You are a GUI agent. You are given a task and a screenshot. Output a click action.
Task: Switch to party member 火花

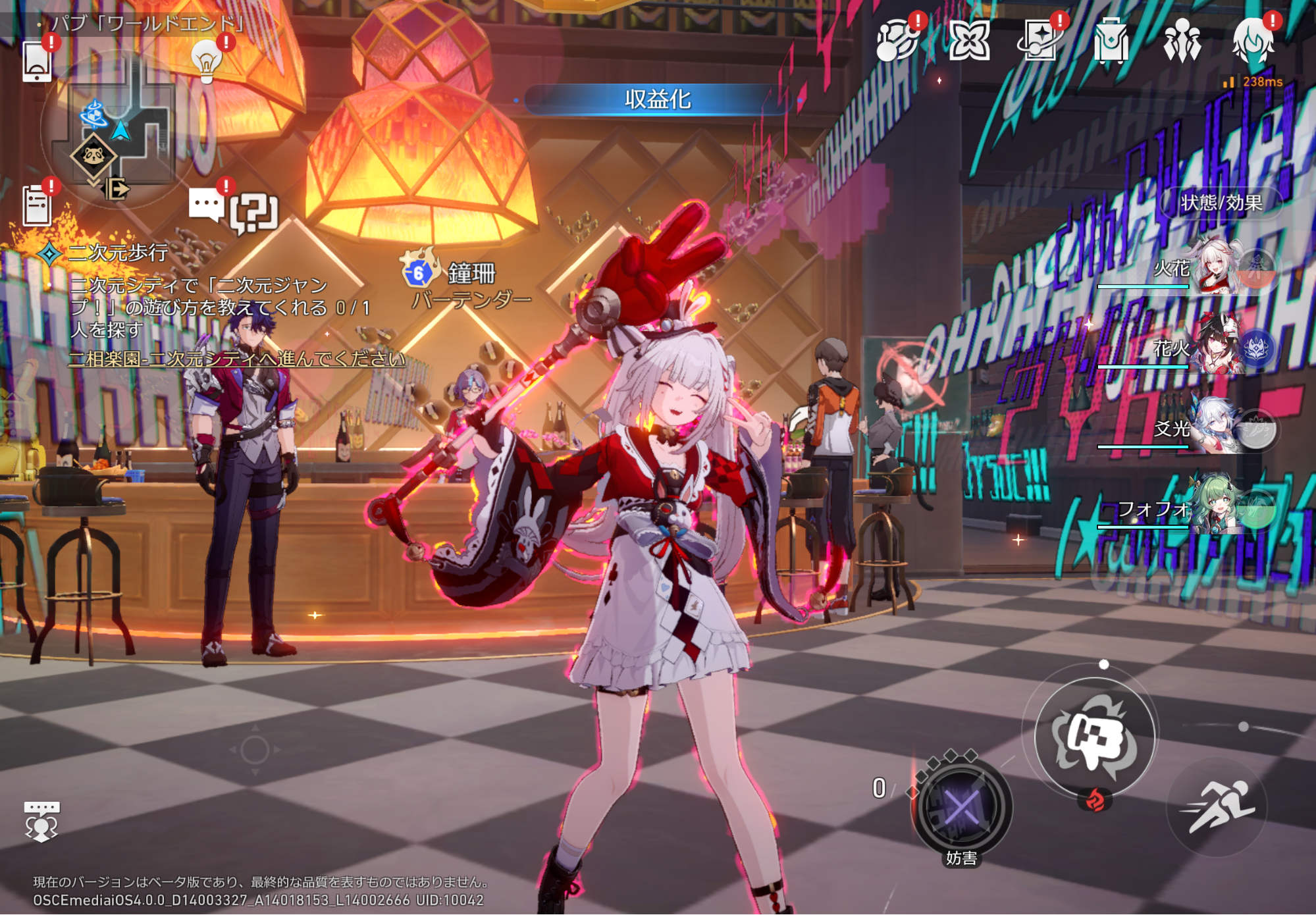coord(1218,268)
